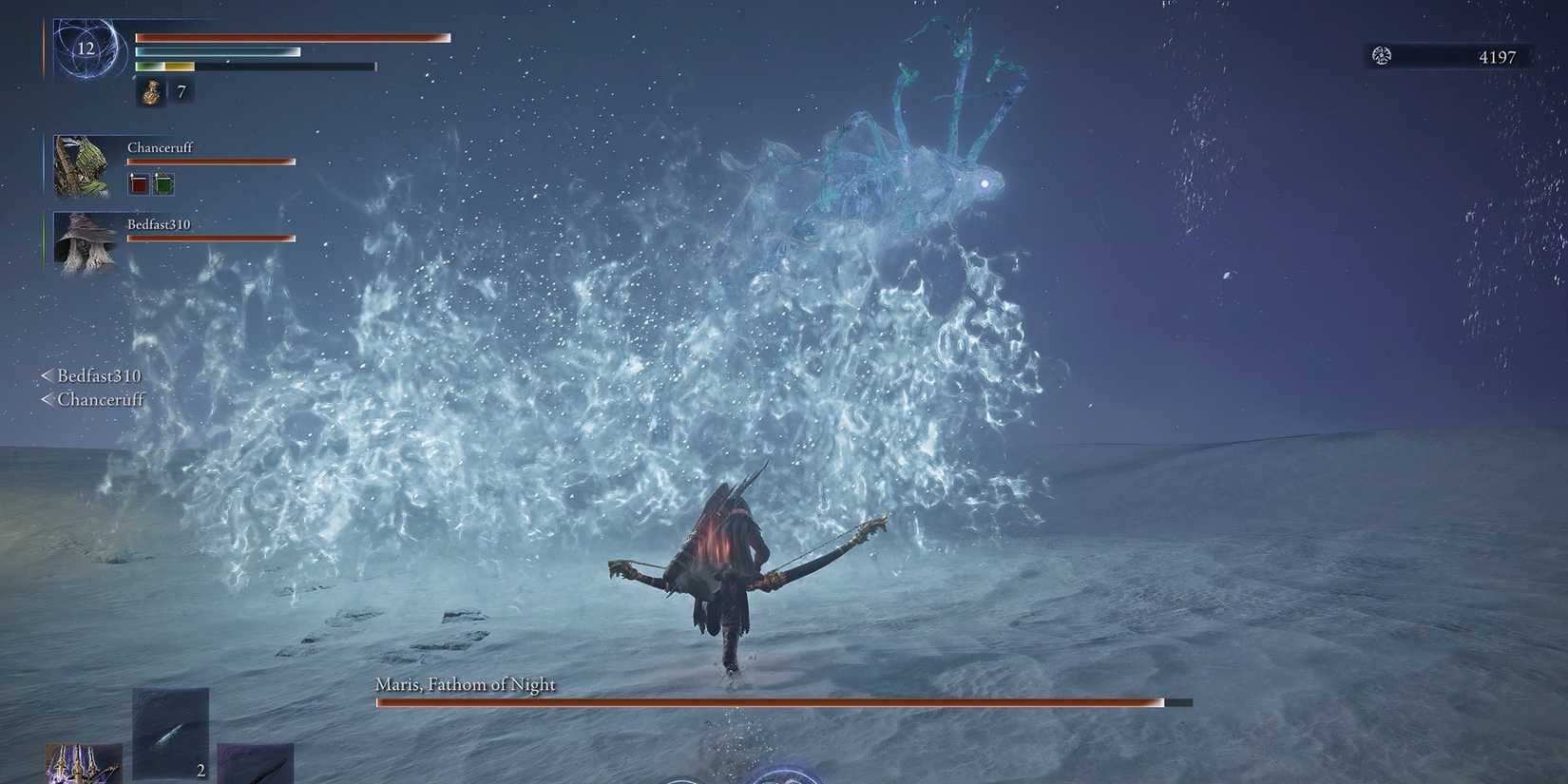Click the rune currency icon beside 4197
1568x784 pixels.
pos(1379,56)
